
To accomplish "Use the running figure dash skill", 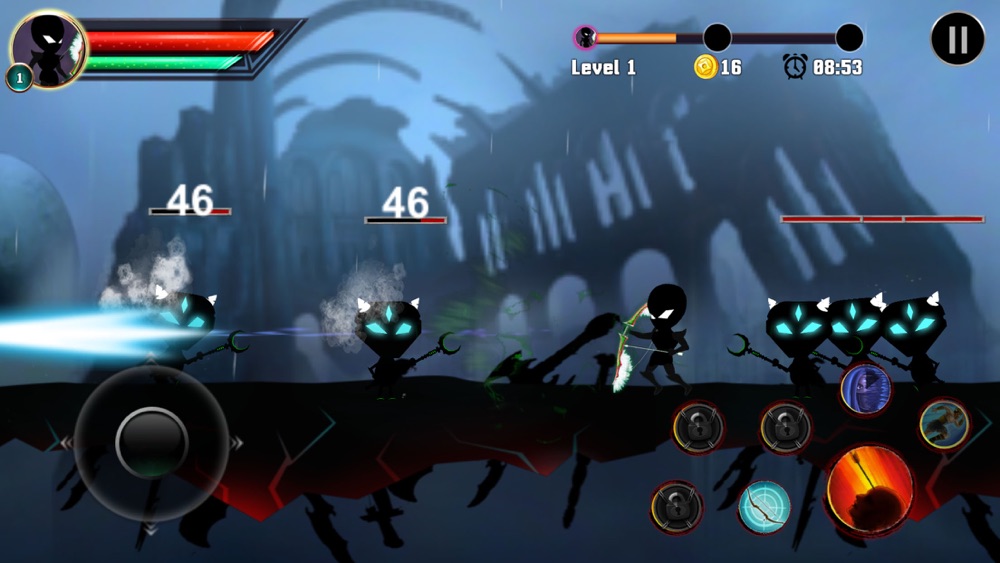I will [943, 424].
